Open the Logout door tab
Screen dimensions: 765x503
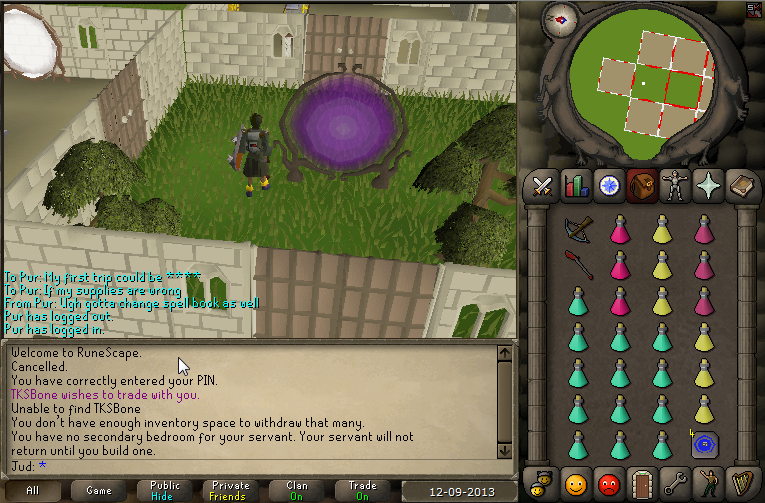point(642,483)
